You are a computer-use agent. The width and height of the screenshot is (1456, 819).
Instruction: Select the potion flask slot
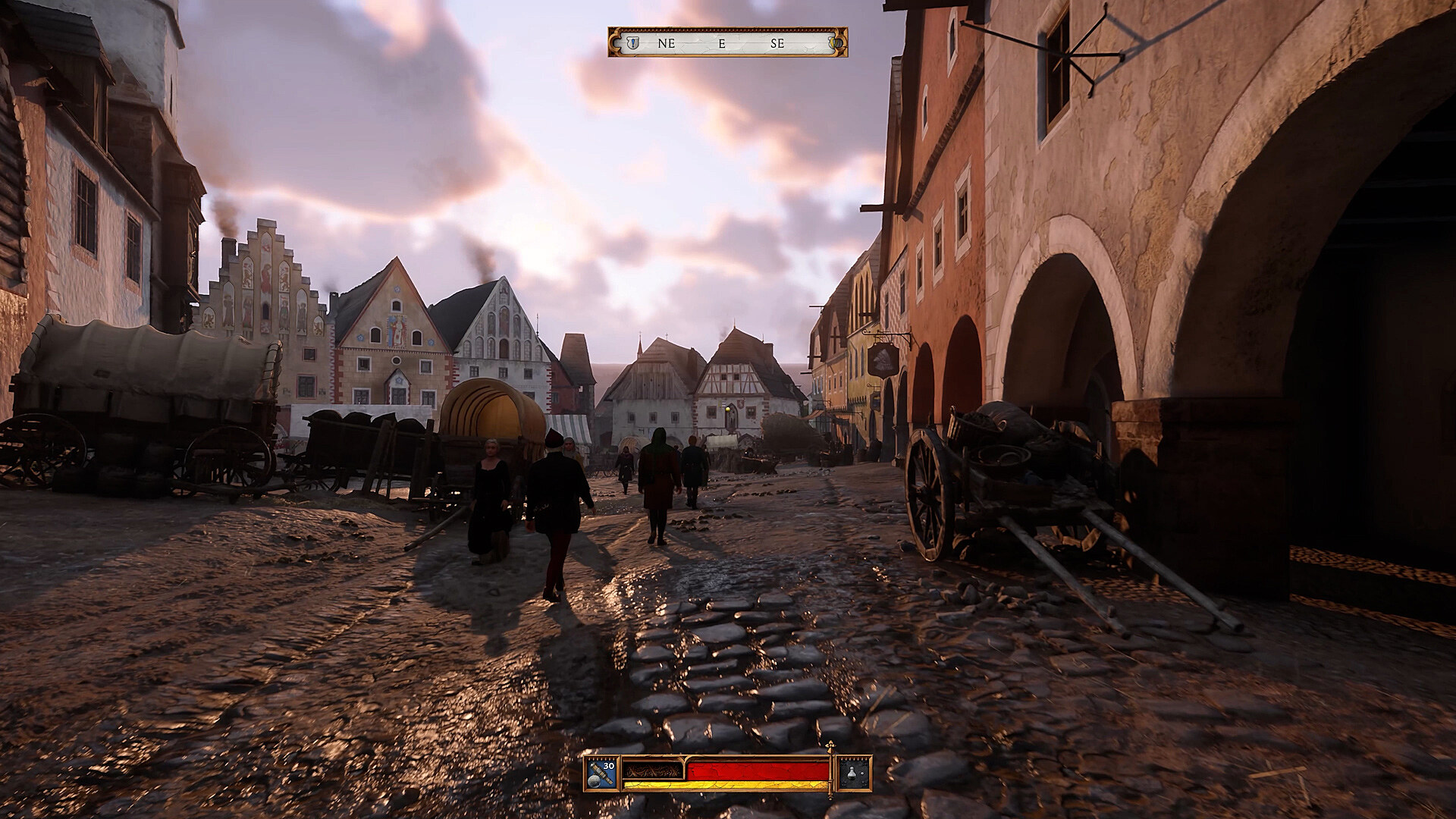point(853,774)
